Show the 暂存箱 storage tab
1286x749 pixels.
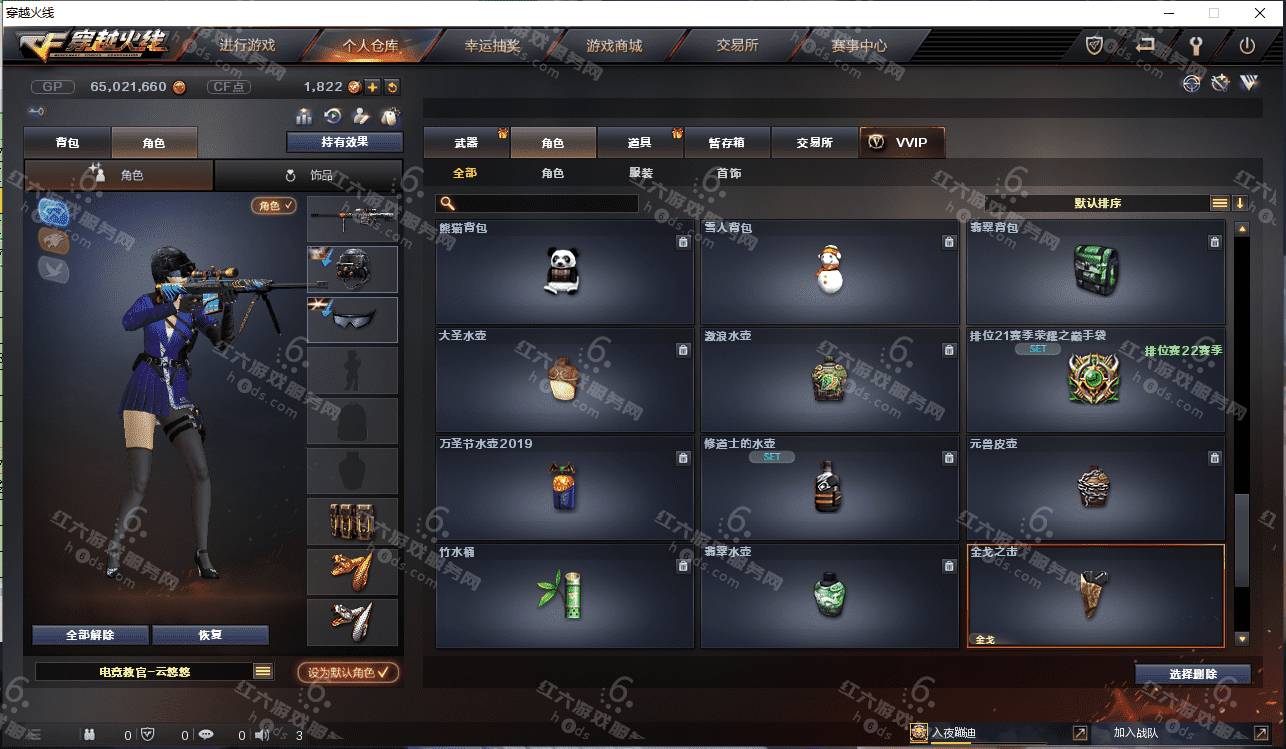pyautogui.click(x=727, y=143)
